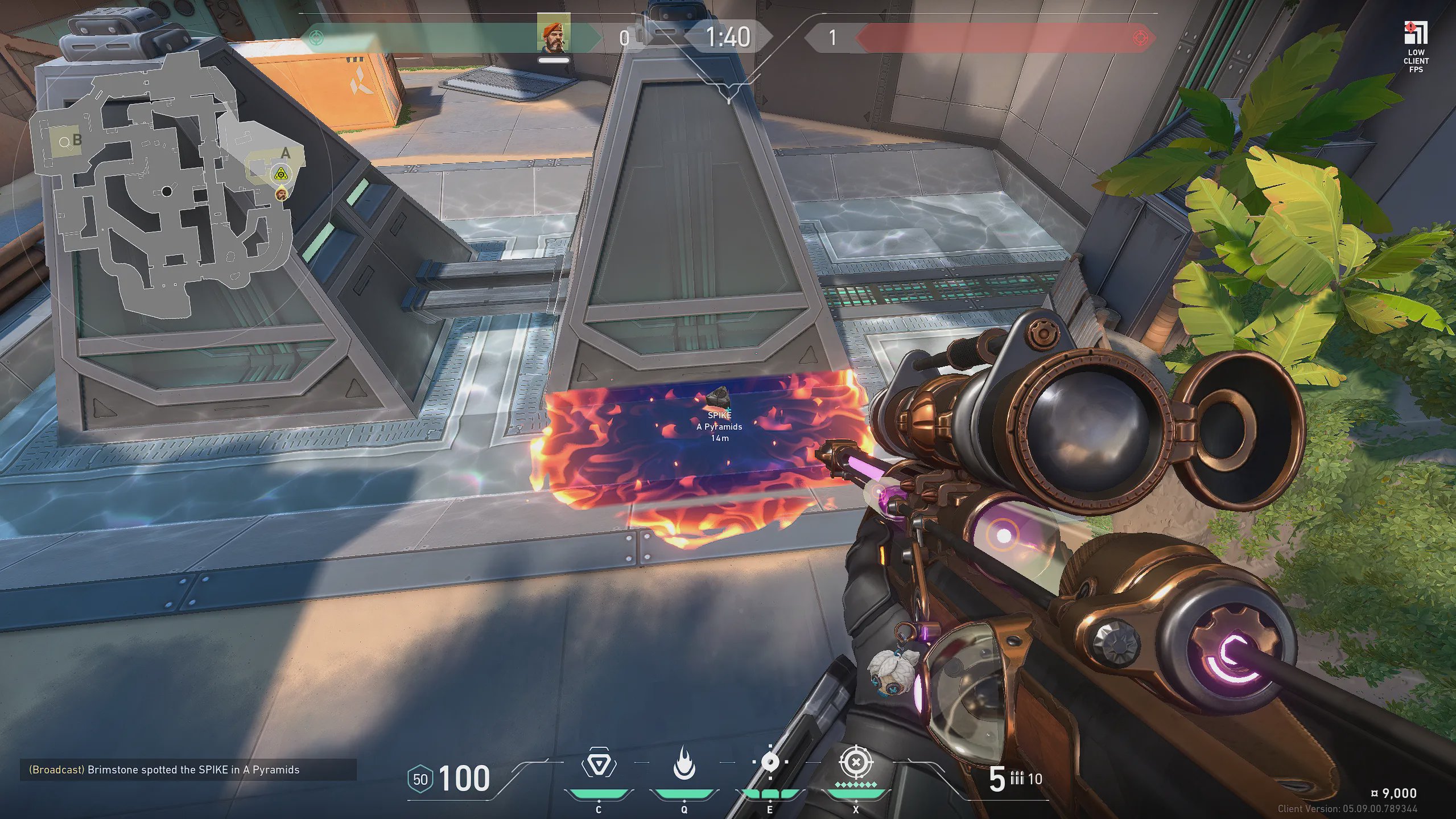This screenshot has width=1456, height=819.
Task: Click the B site marker on minimap
Action: point(77,140)
